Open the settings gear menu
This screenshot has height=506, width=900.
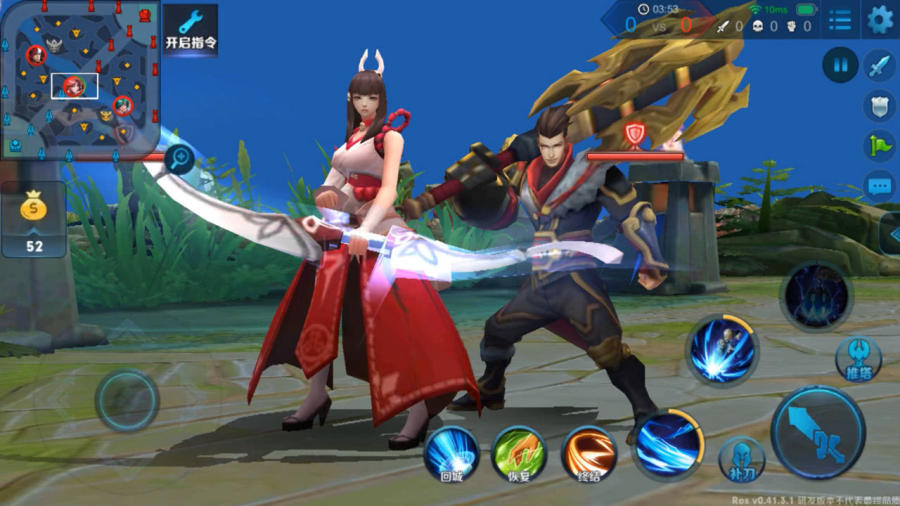[880, 19]
